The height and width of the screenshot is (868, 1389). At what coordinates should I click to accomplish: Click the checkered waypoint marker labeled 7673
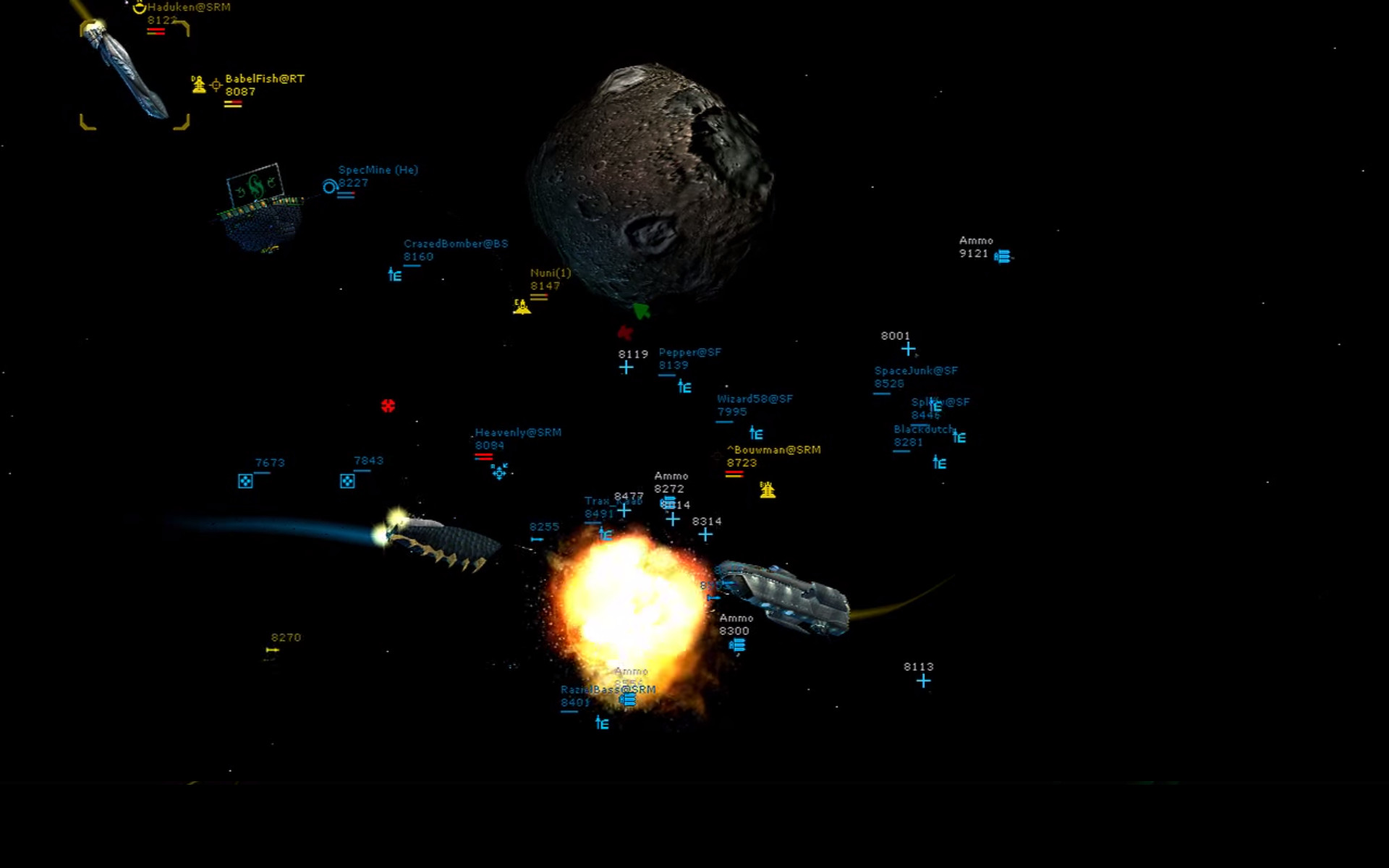pyautogui.click(x=245, y=480)
